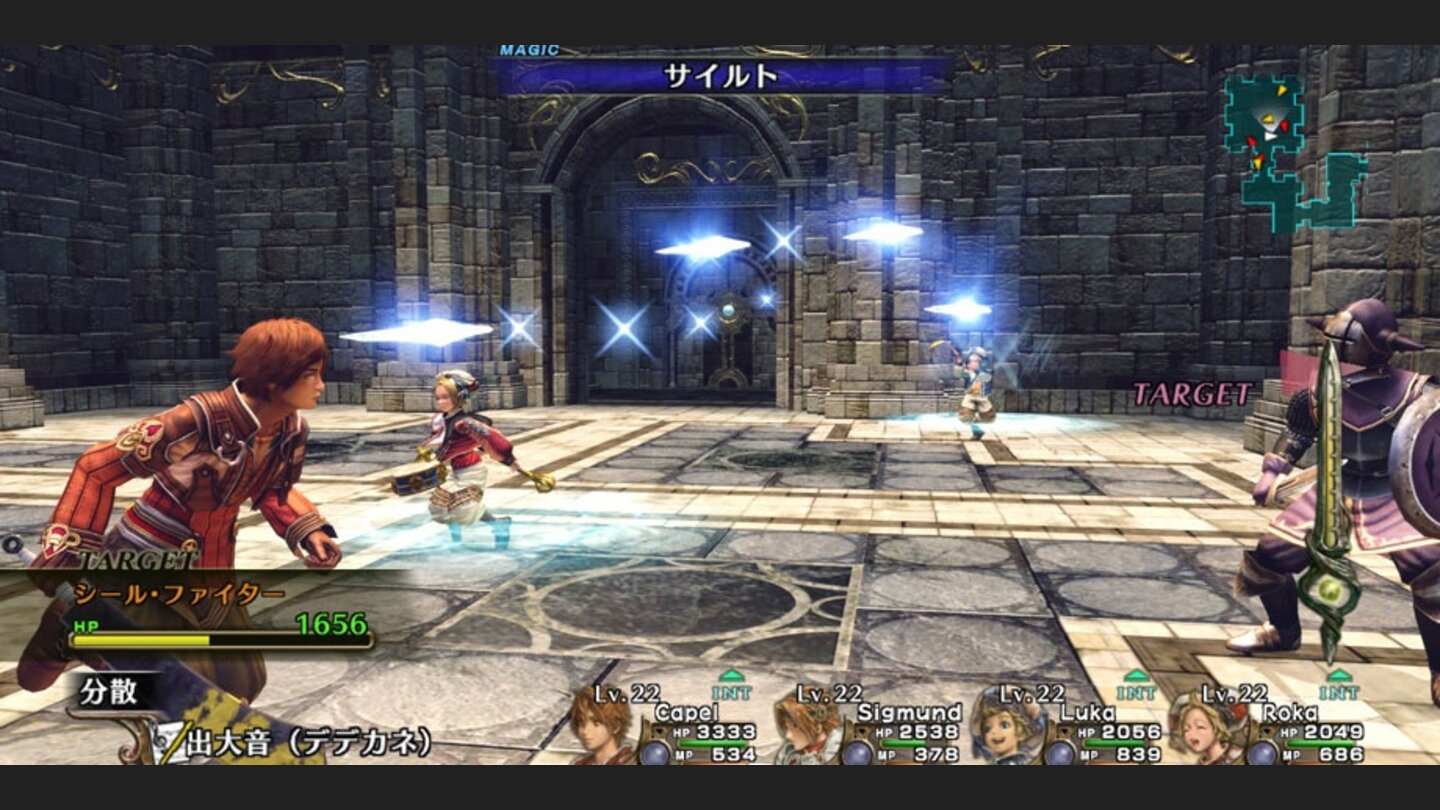Select the 分散 tactics label

pos(109,692)
